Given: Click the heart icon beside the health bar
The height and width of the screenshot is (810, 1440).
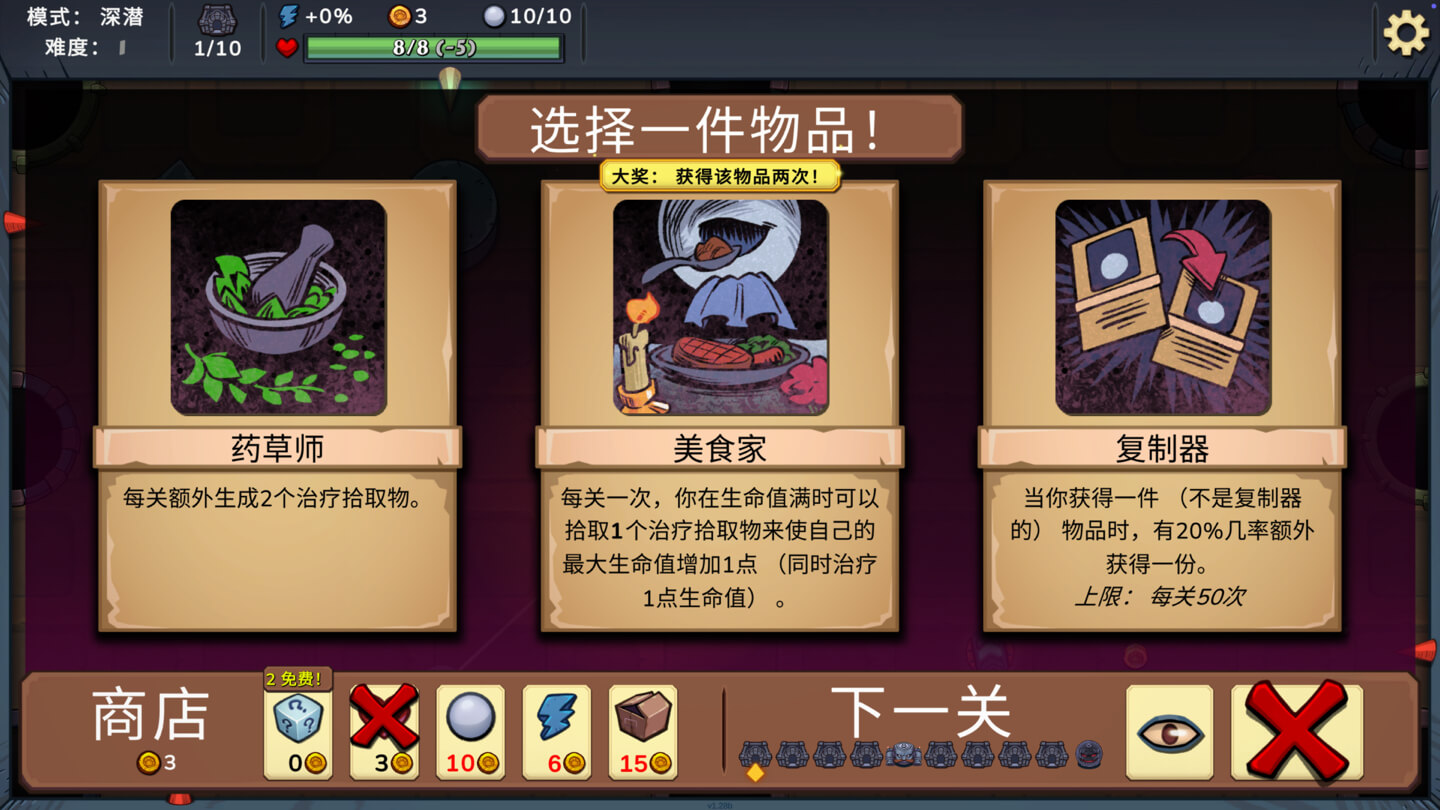Looking at the screenshot, I should 289,45.
